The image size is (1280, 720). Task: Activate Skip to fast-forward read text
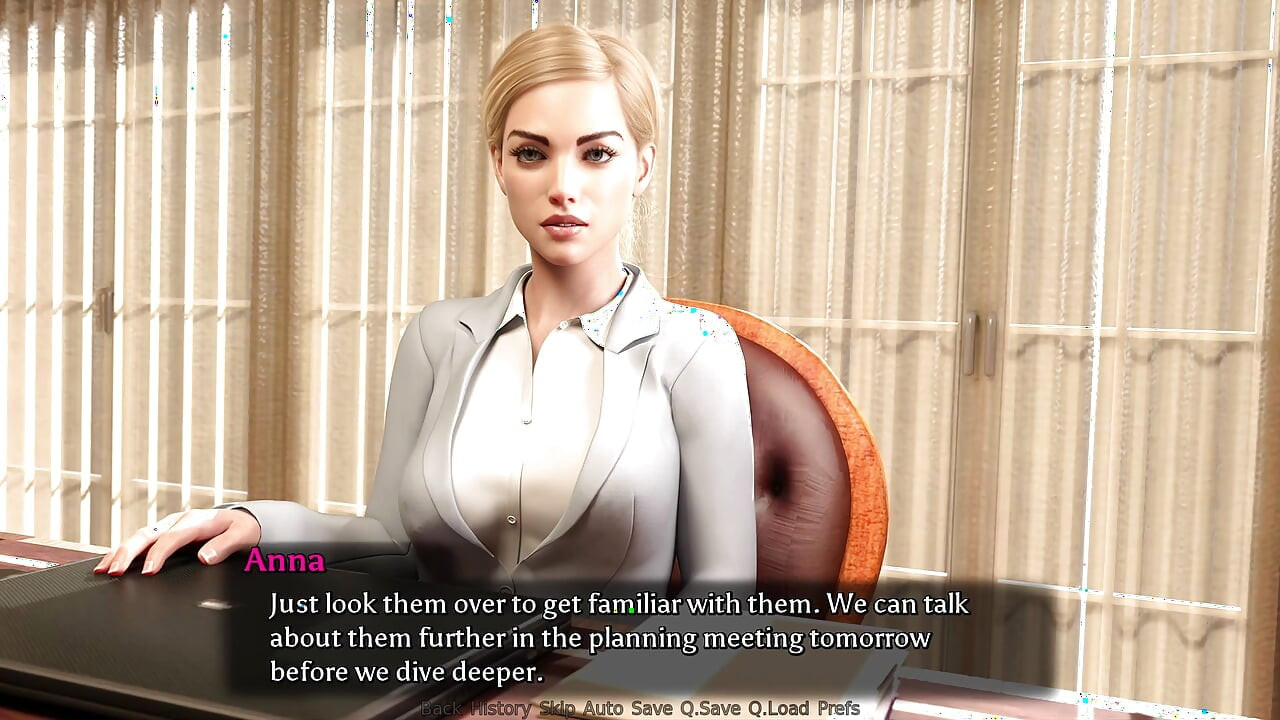coord(555,708)
